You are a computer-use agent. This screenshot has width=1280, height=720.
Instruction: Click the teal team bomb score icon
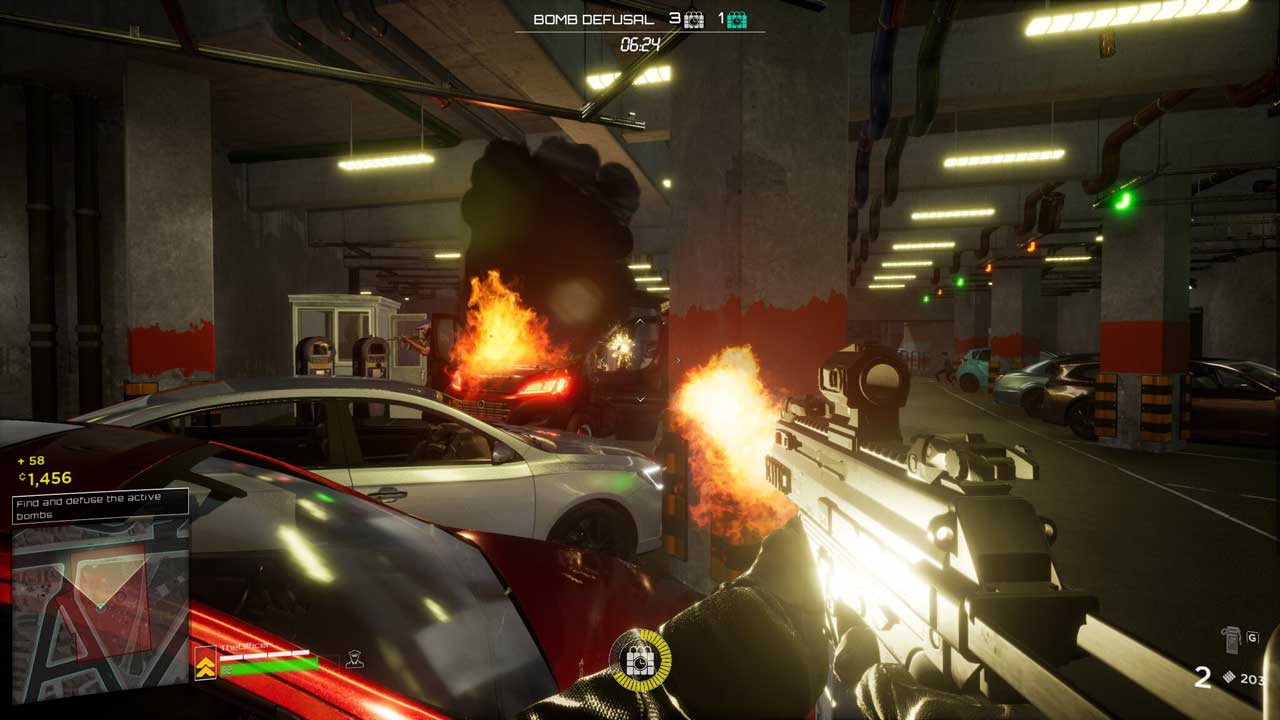pyautogui.click(x=737, y=19)
